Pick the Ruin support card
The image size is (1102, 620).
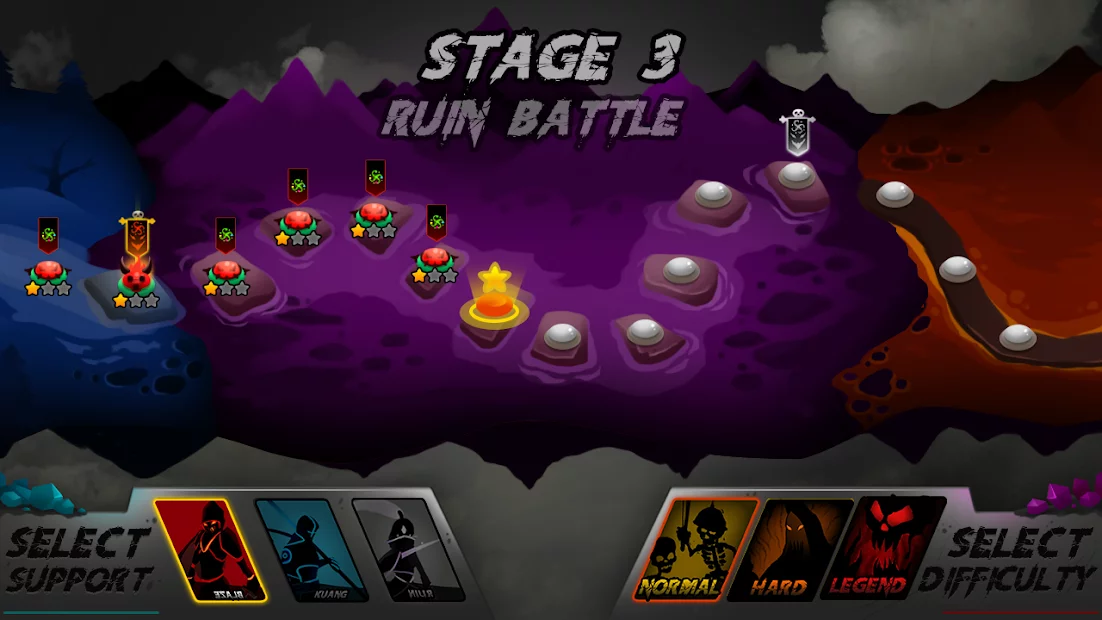[x=407, y=550]
